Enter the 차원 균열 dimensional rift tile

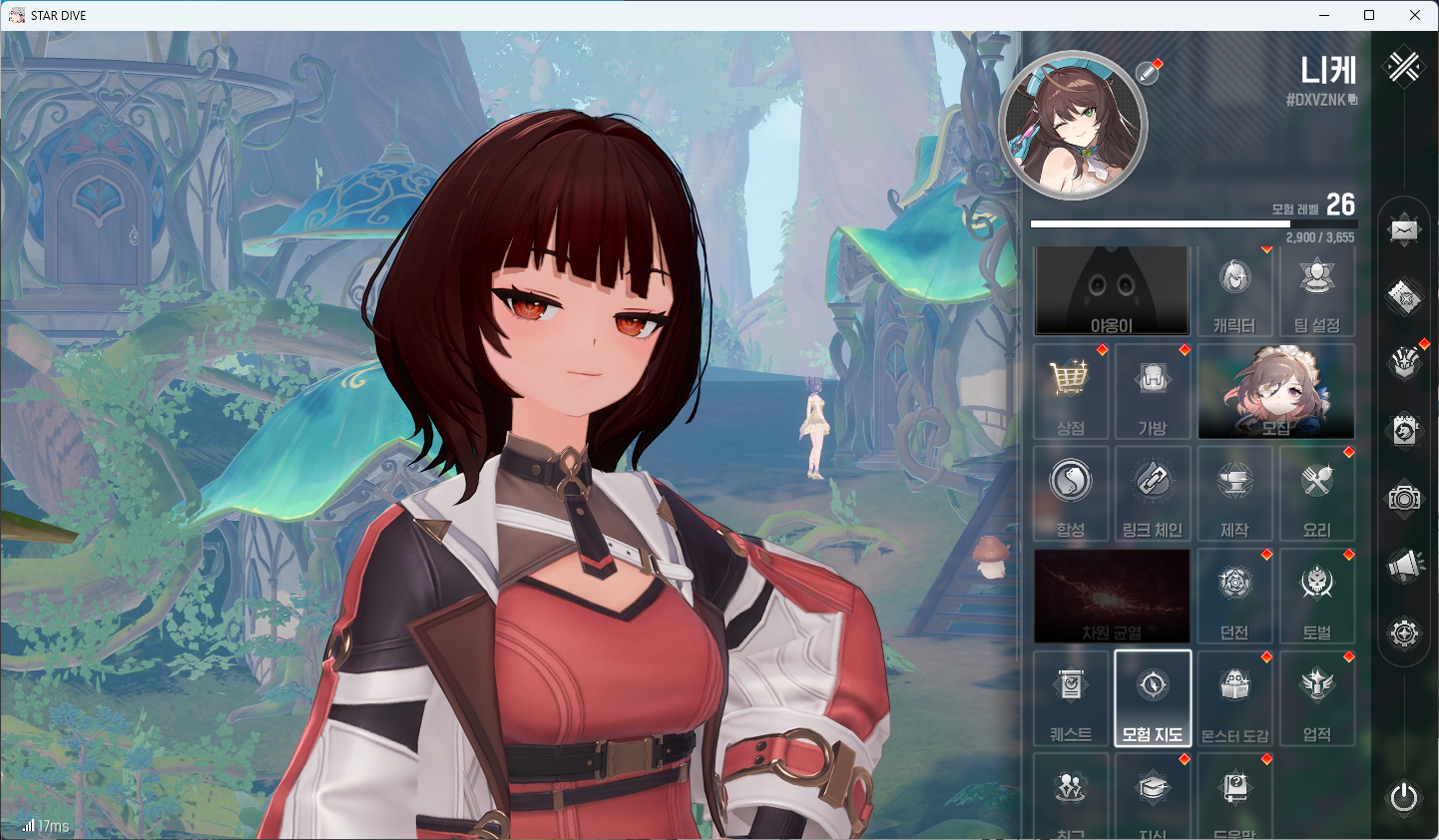(x=1112, y=596)
